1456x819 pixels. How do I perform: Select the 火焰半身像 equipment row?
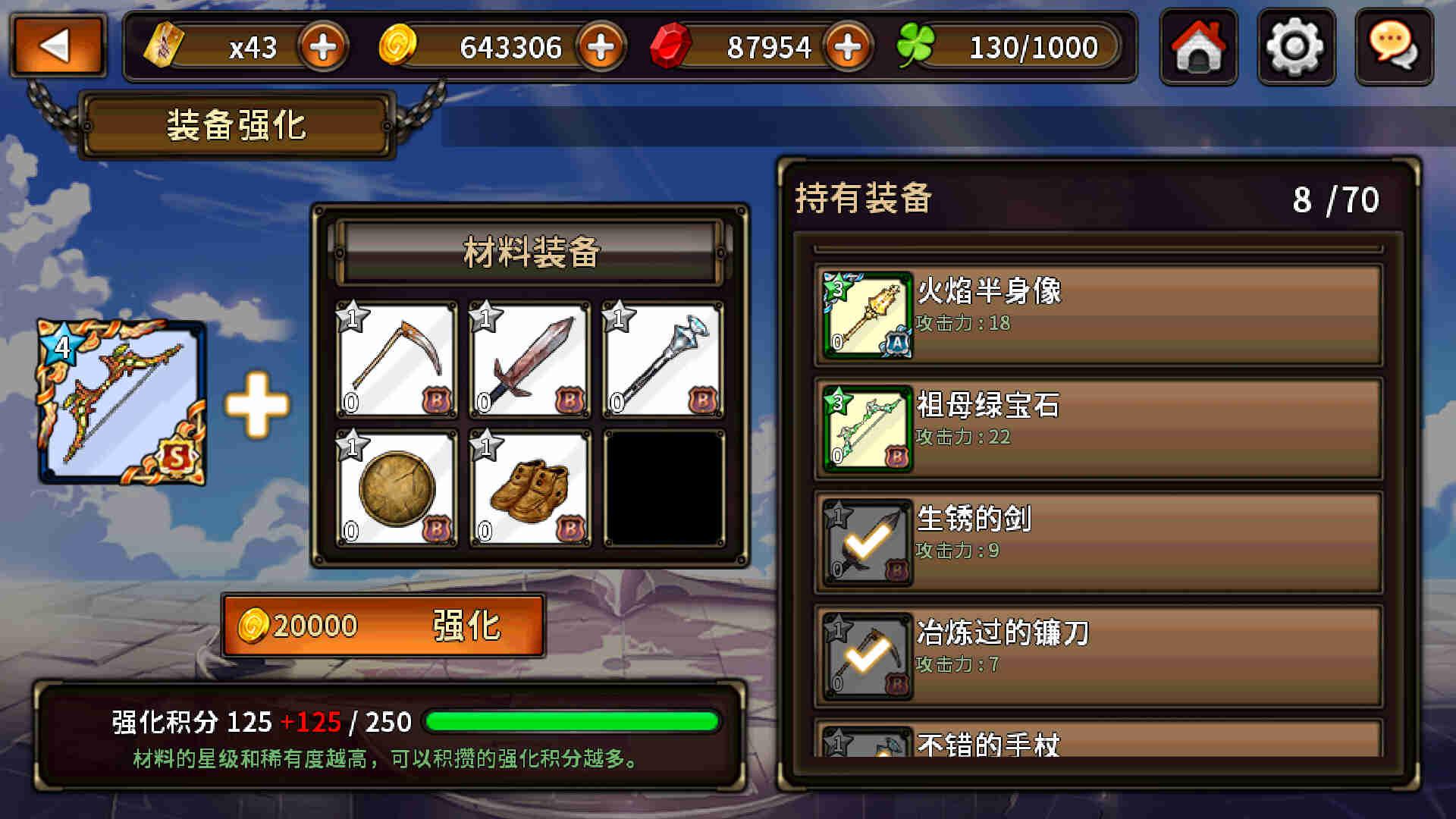pos(1098,315)
